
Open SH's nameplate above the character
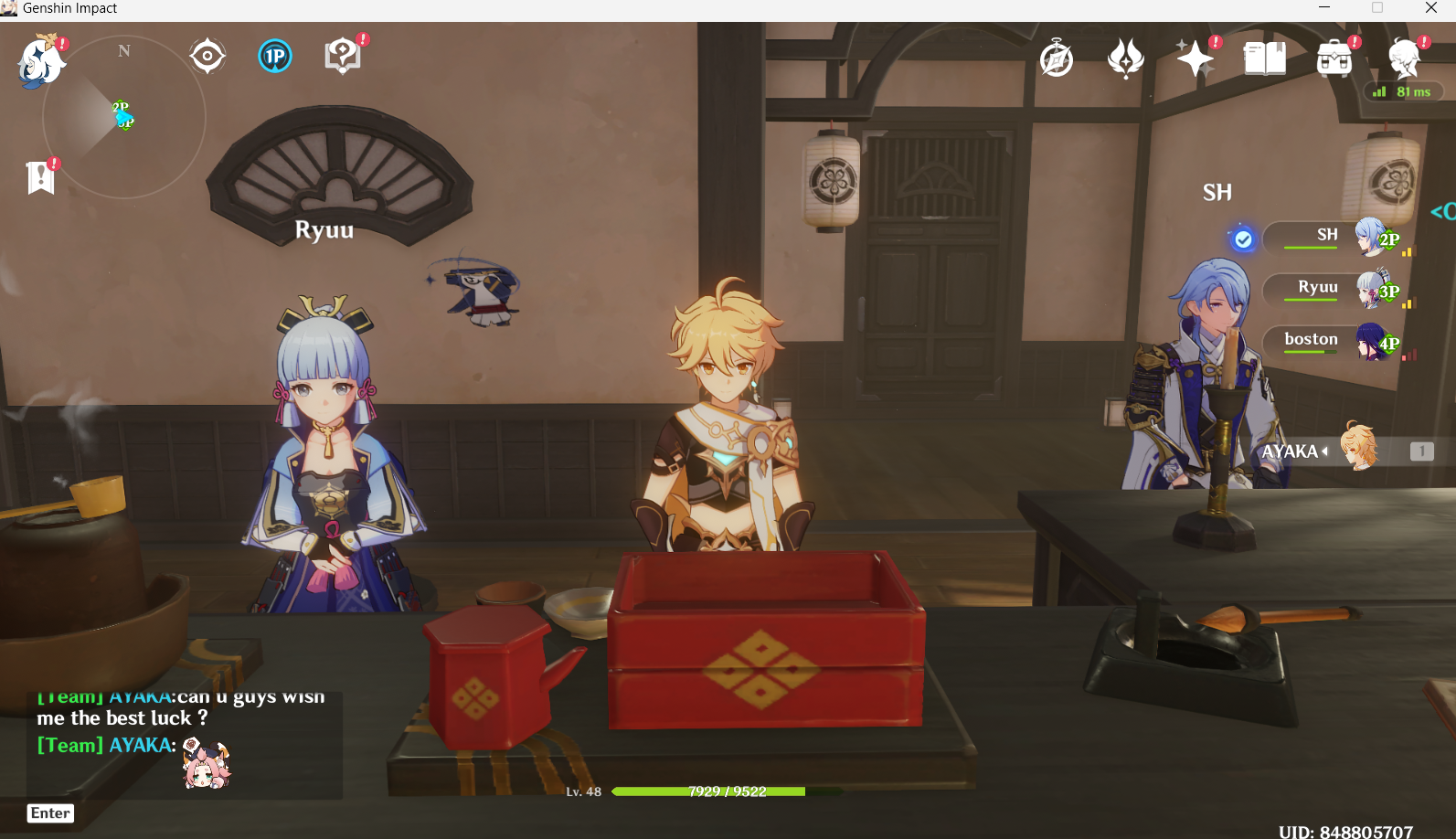(x=1217, y=192)
